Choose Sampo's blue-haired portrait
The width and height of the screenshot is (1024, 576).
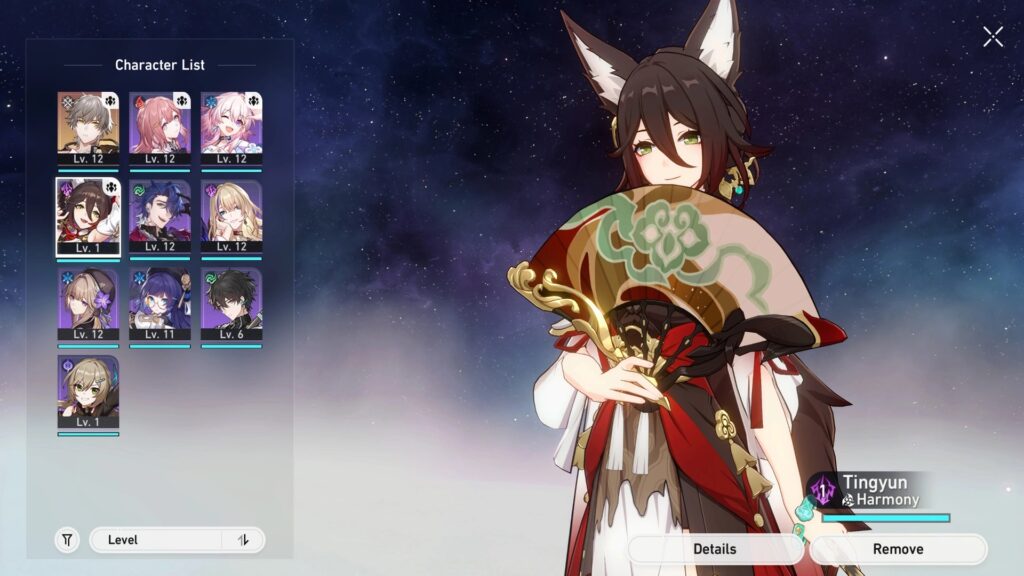(160, 216)
